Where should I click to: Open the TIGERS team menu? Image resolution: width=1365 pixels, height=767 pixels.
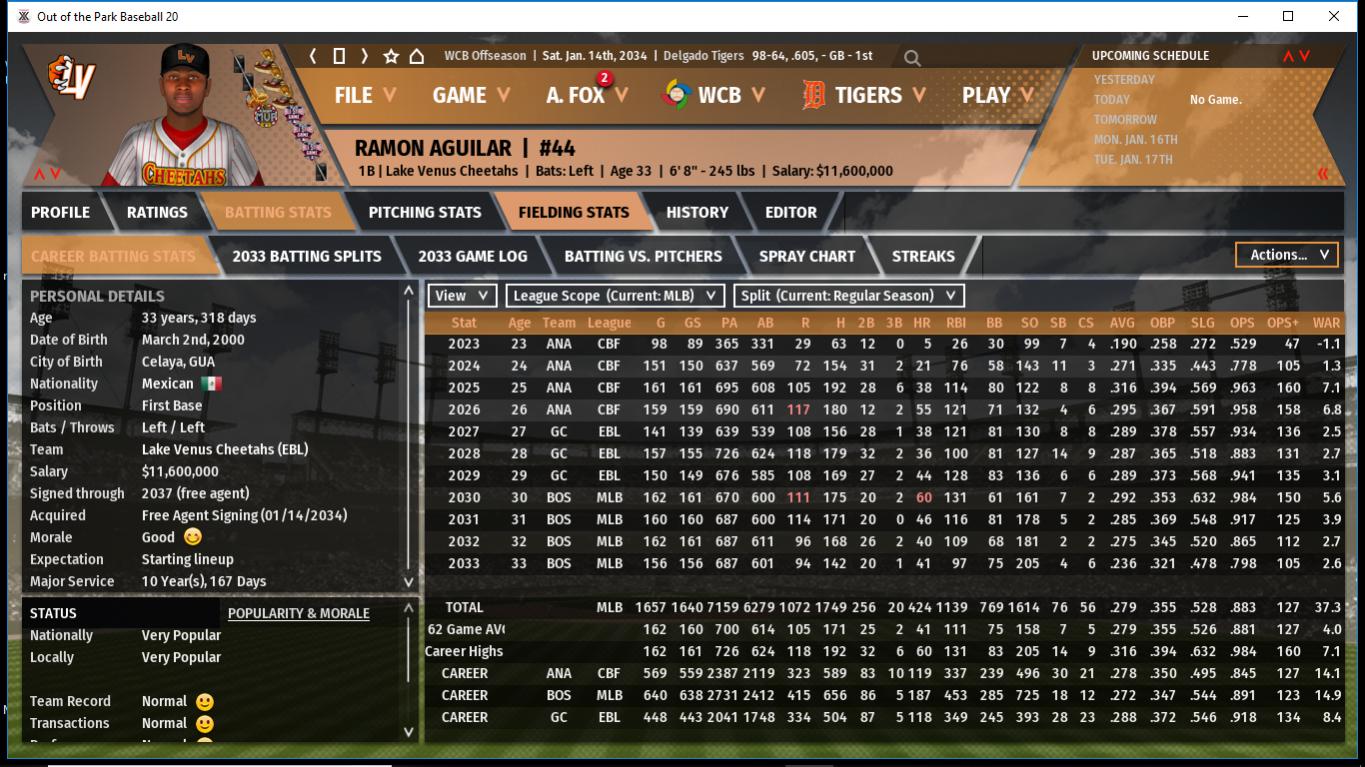(865, 95)
